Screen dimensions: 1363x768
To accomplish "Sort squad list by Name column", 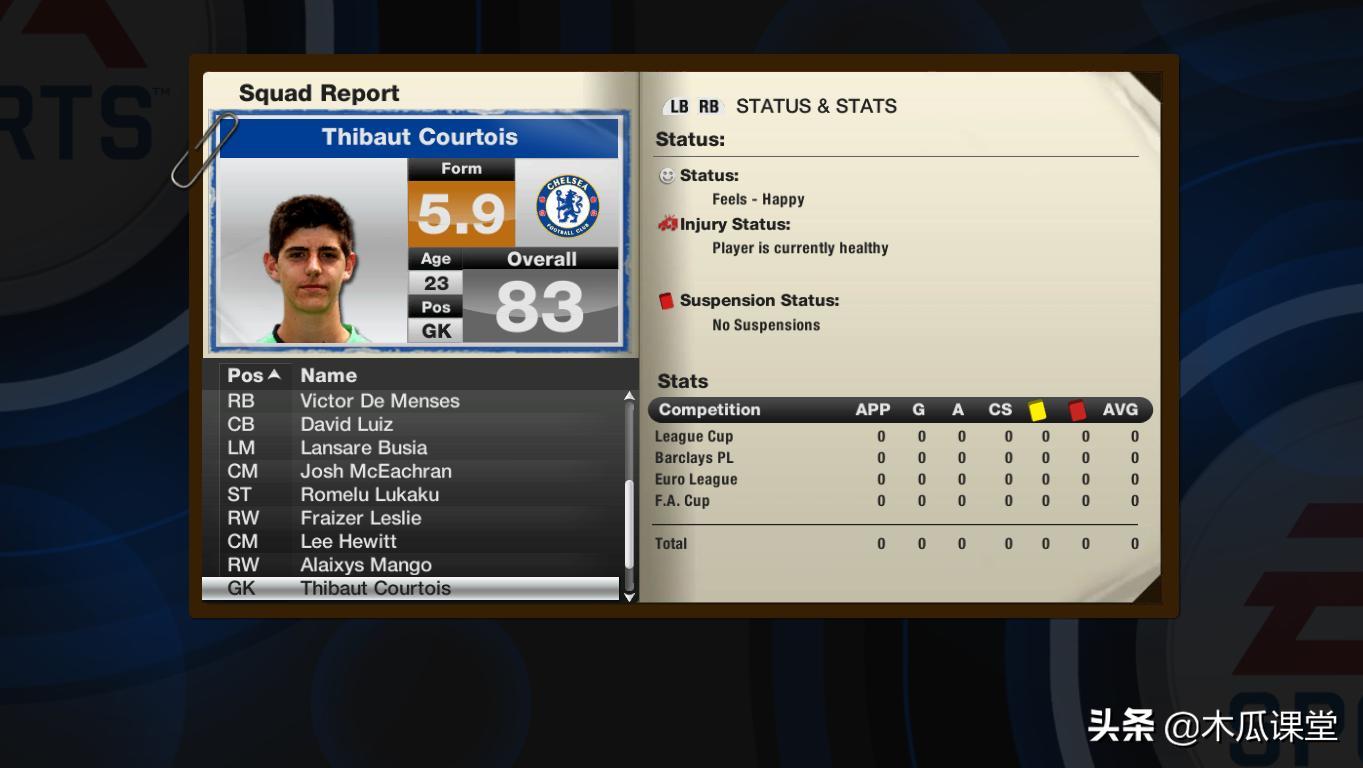I will pos(329,376).
